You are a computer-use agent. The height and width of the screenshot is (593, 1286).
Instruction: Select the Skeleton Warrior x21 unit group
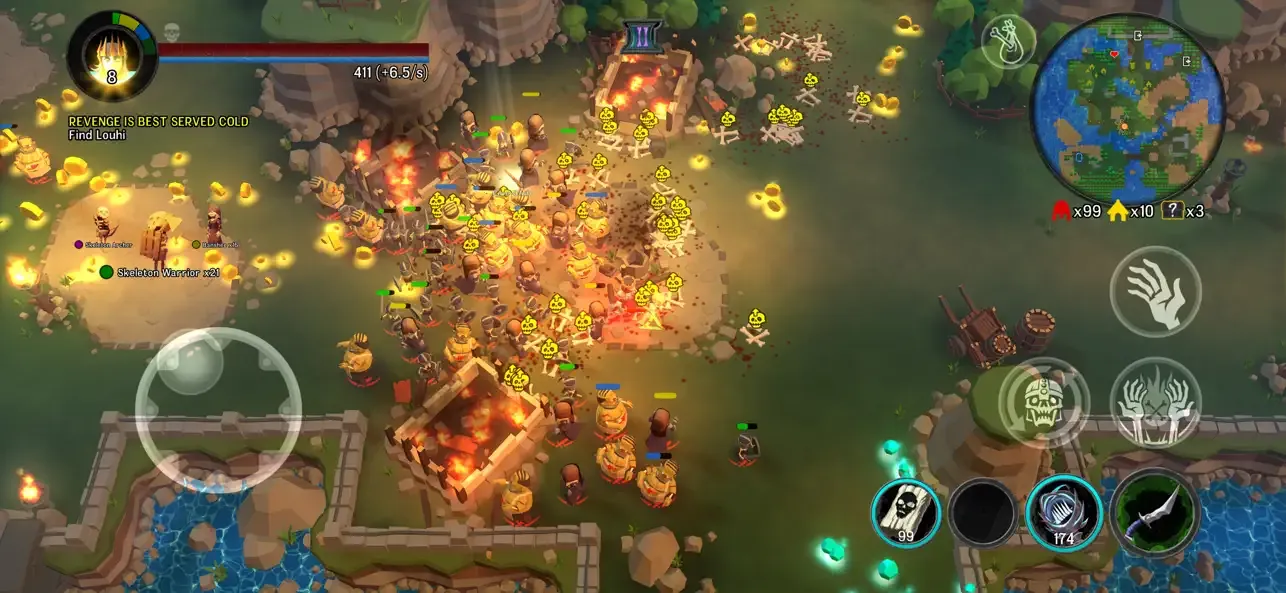(x=162, y=272)
